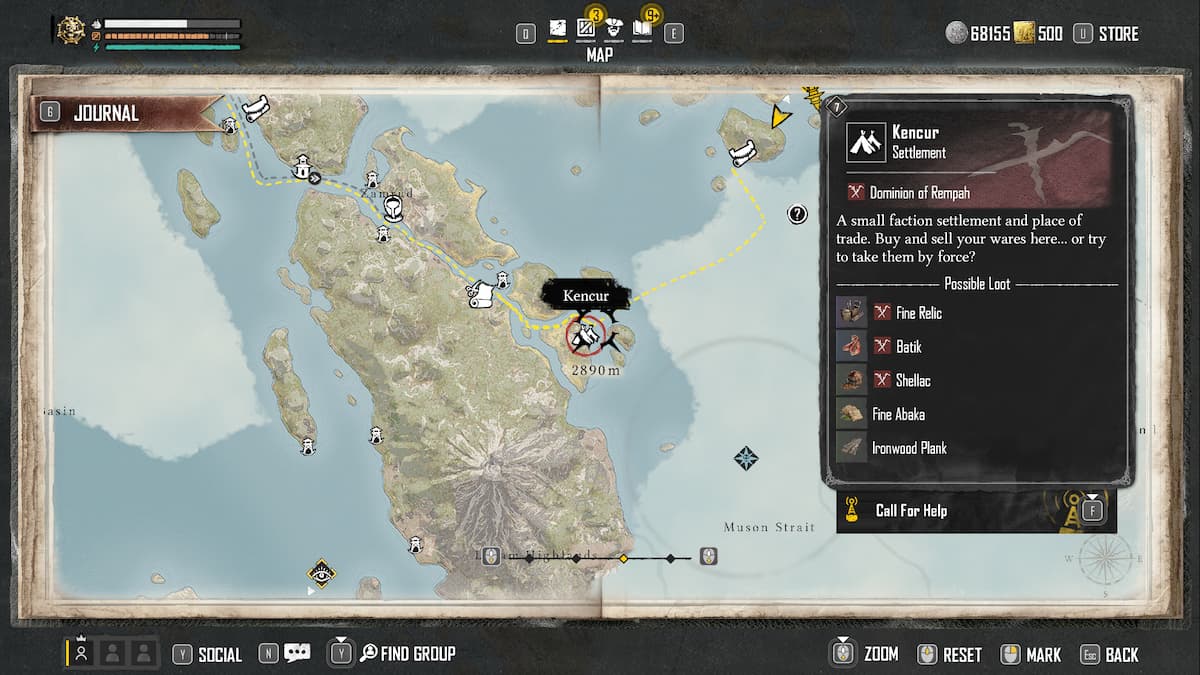
Task: Open the Social menu
Action: (219, 654)
